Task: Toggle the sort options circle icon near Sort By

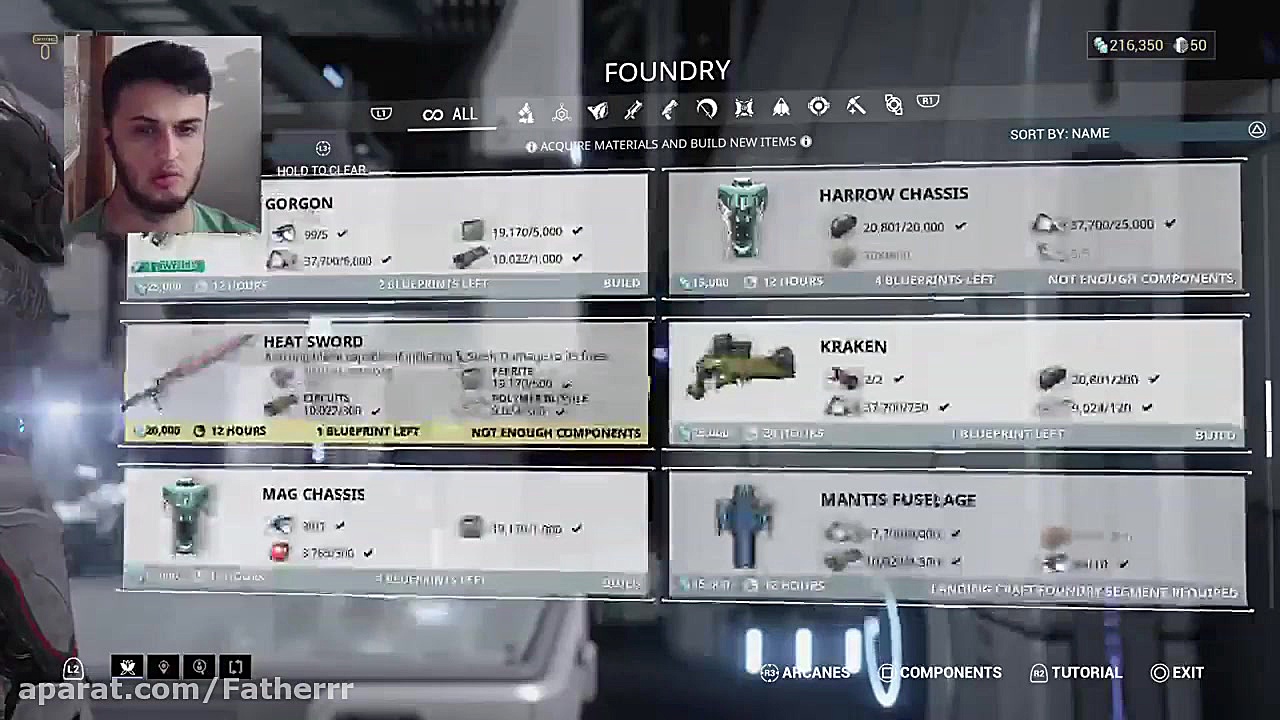Action: tap(1257, 130)
